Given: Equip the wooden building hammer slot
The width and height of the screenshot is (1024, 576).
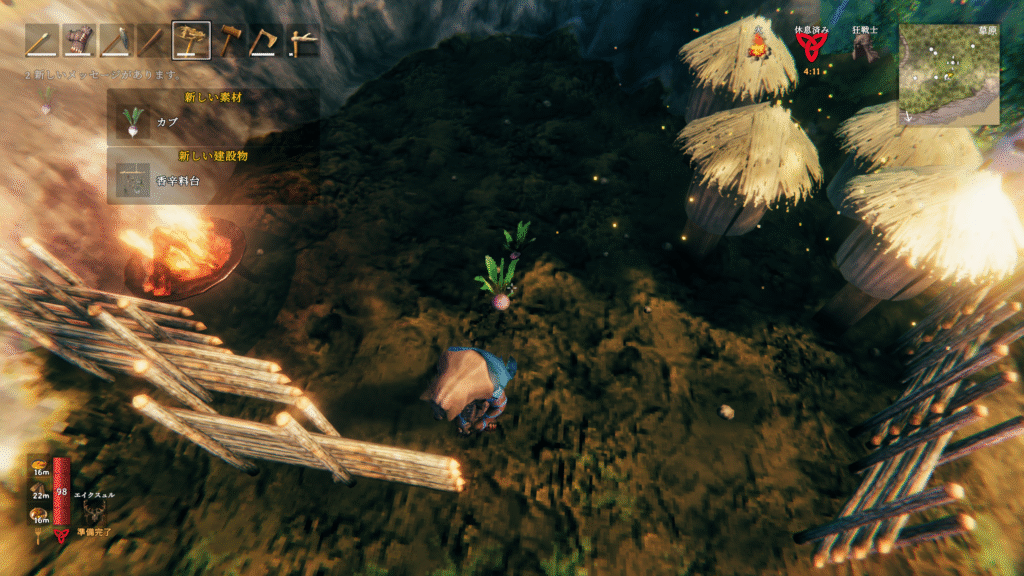Looking at the screenshot, I should pyautogui.click(x=229, y=40).
